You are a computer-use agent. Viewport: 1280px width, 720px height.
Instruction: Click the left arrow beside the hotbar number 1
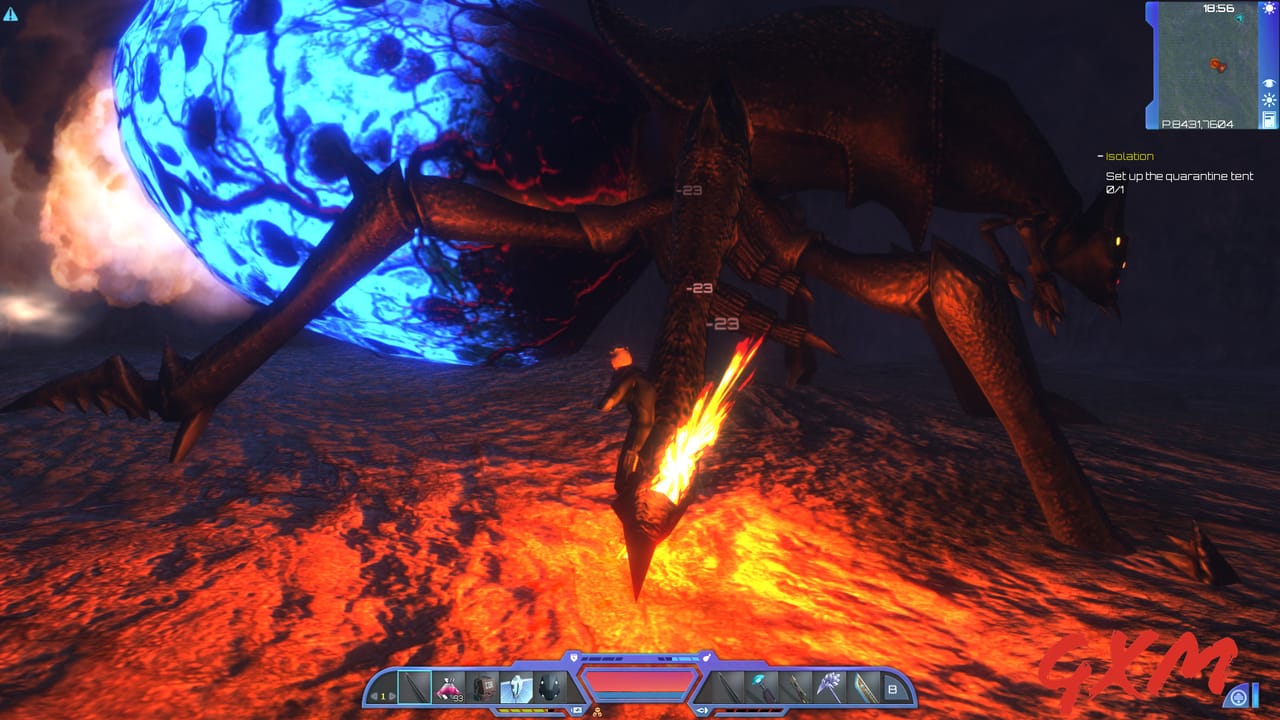click(x=373, y=696)
